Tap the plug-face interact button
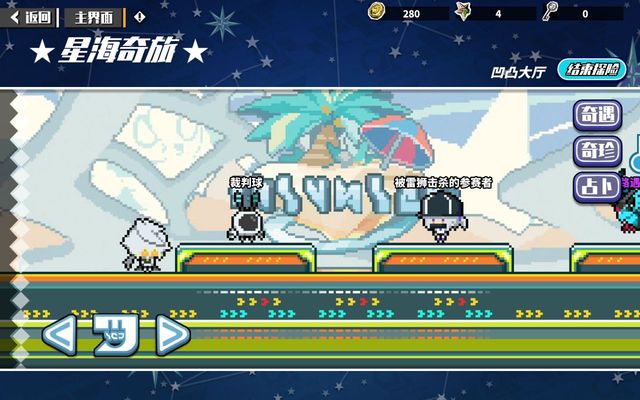640x400 pixels. coord(114,334)
